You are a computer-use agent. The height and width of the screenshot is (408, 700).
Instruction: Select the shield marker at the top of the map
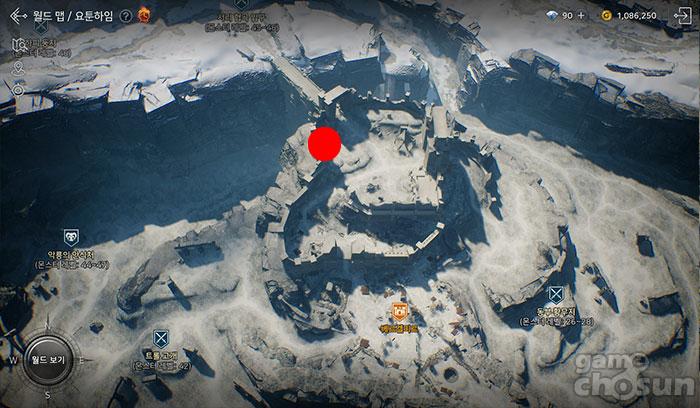pyautogui.click(x=243, y=4)
